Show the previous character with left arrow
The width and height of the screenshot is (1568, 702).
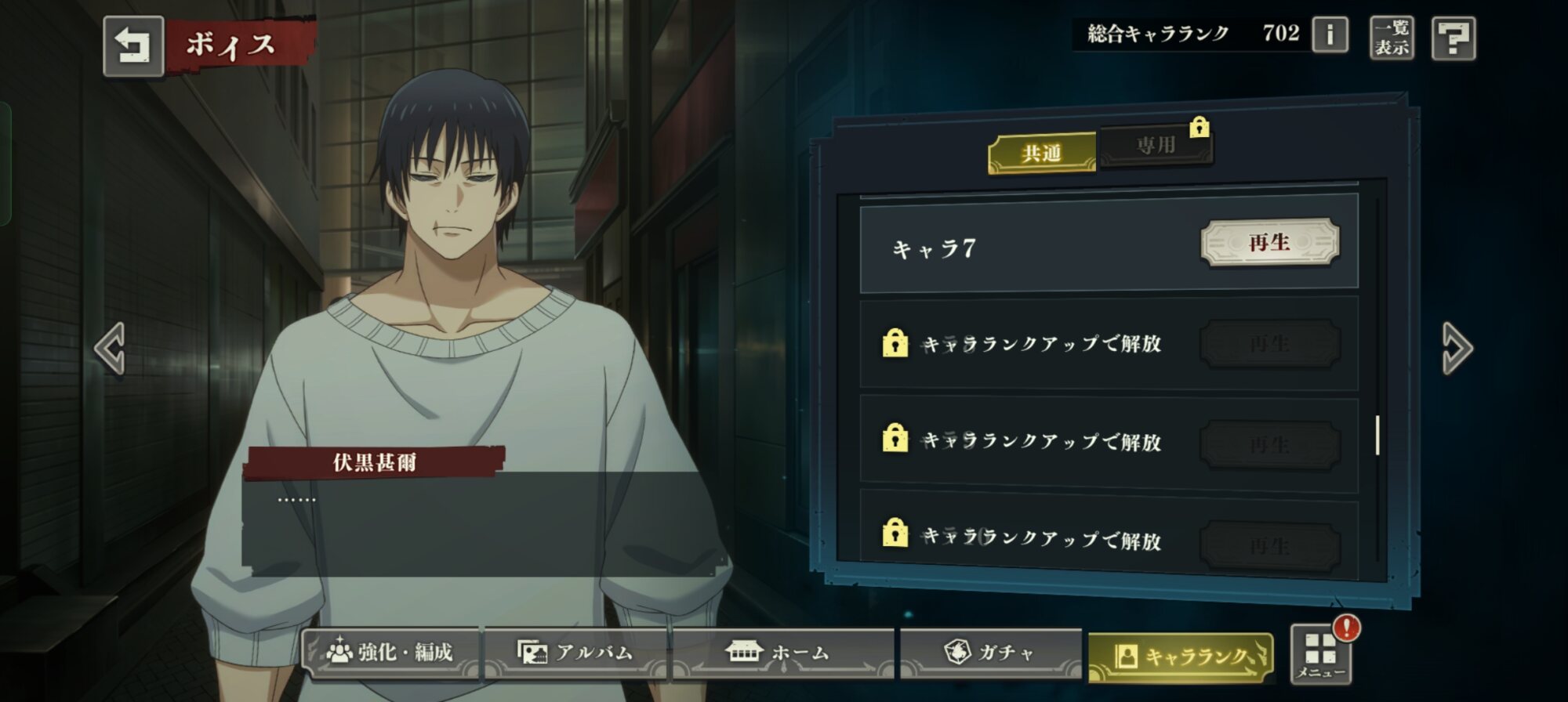pos(110,349)
